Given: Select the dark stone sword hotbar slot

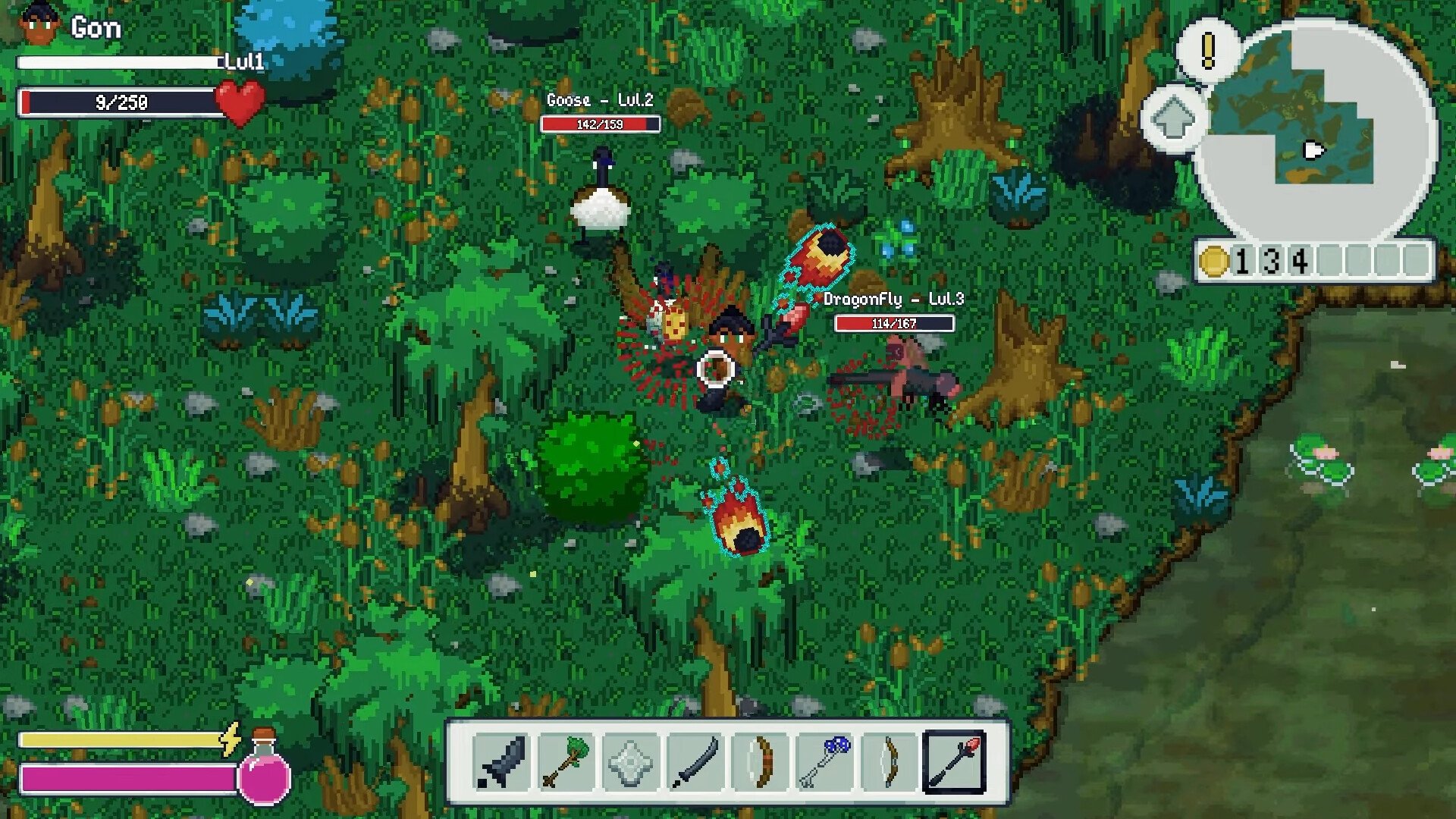Looking at the screenshot, I should tap(501, 761).
